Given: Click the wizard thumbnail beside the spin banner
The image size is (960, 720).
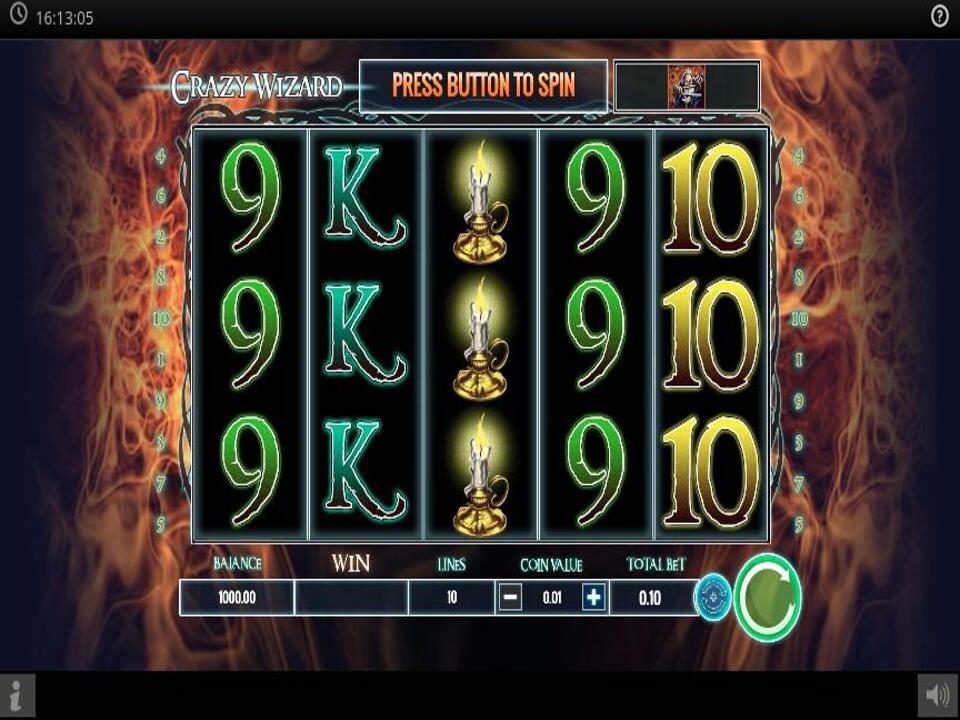Looking at the screenshot, I should pyautogui.click(x=687, y=86).
